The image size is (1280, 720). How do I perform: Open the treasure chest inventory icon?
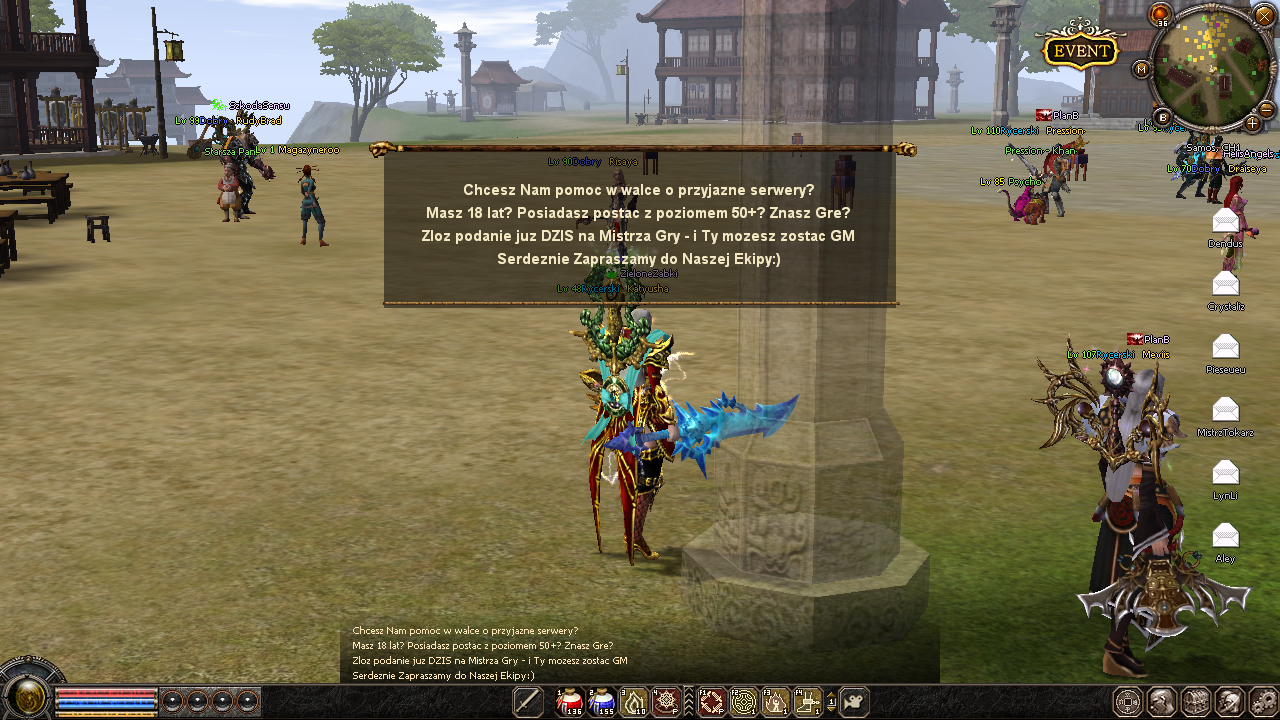tap(1196, 702)
